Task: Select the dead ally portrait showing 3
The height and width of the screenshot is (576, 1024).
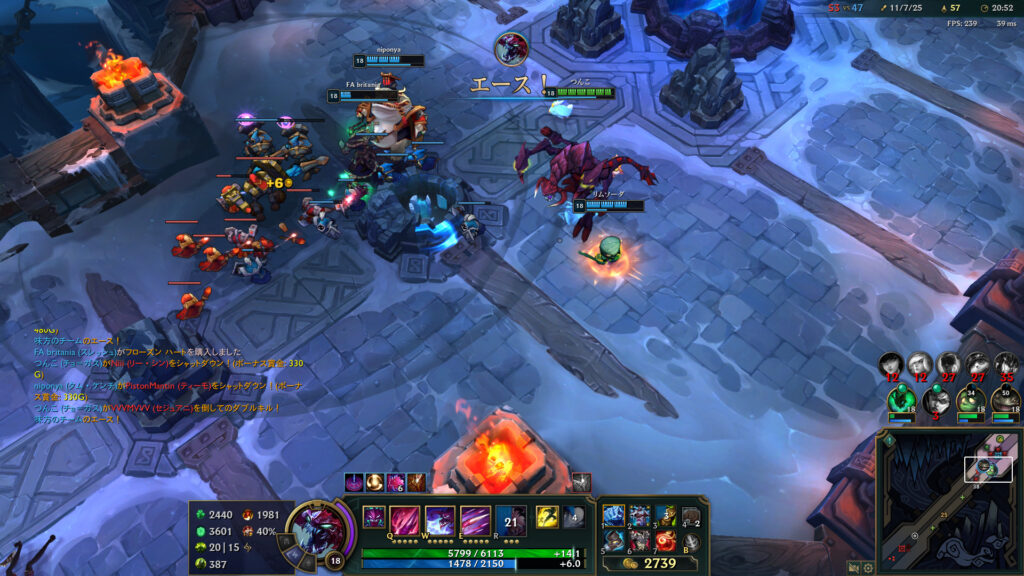Action: pyautogui.click(x=936, y=400)
